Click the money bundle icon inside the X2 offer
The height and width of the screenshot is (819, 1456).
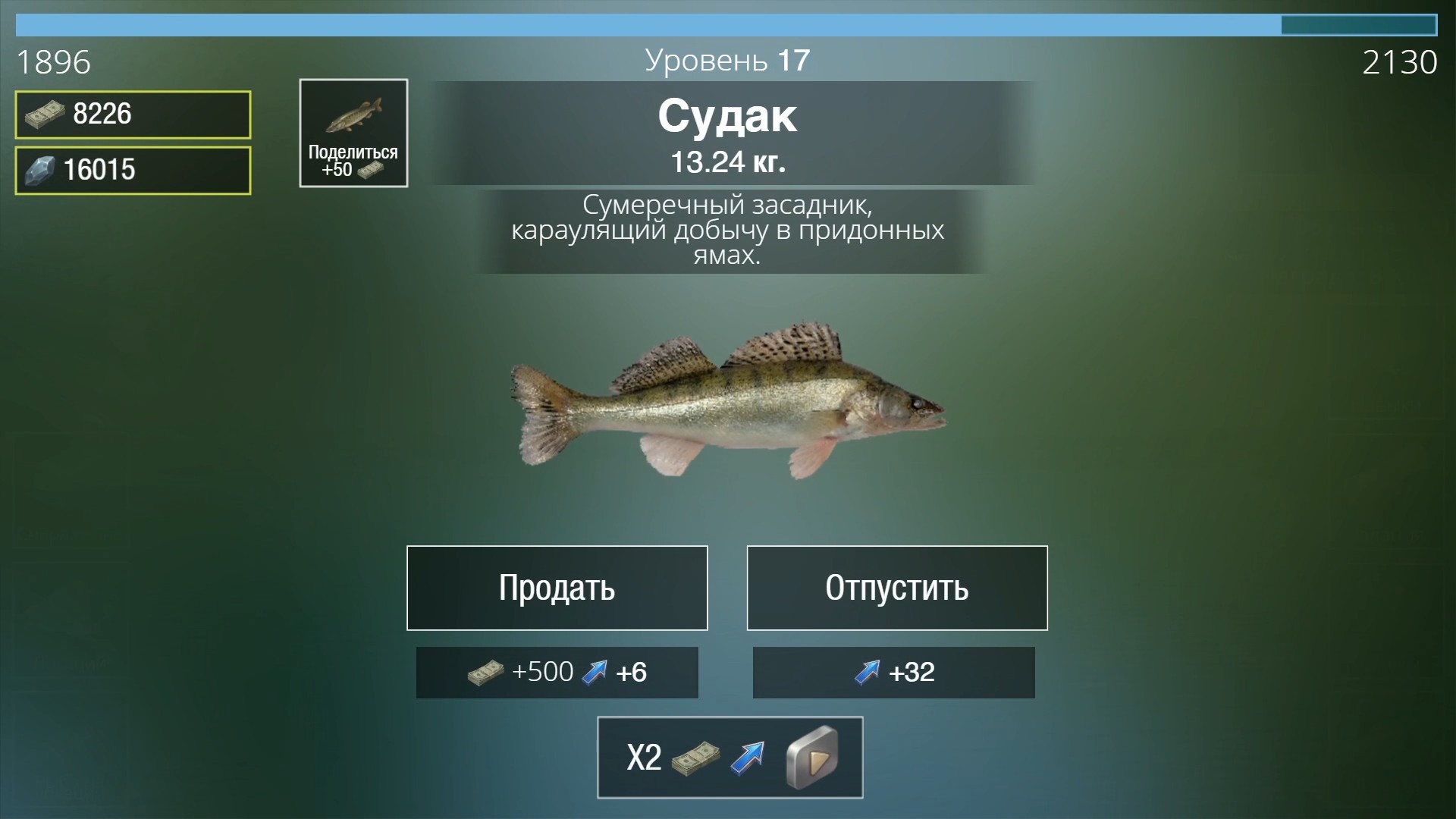pyautogui.click(x=695, y=757)
